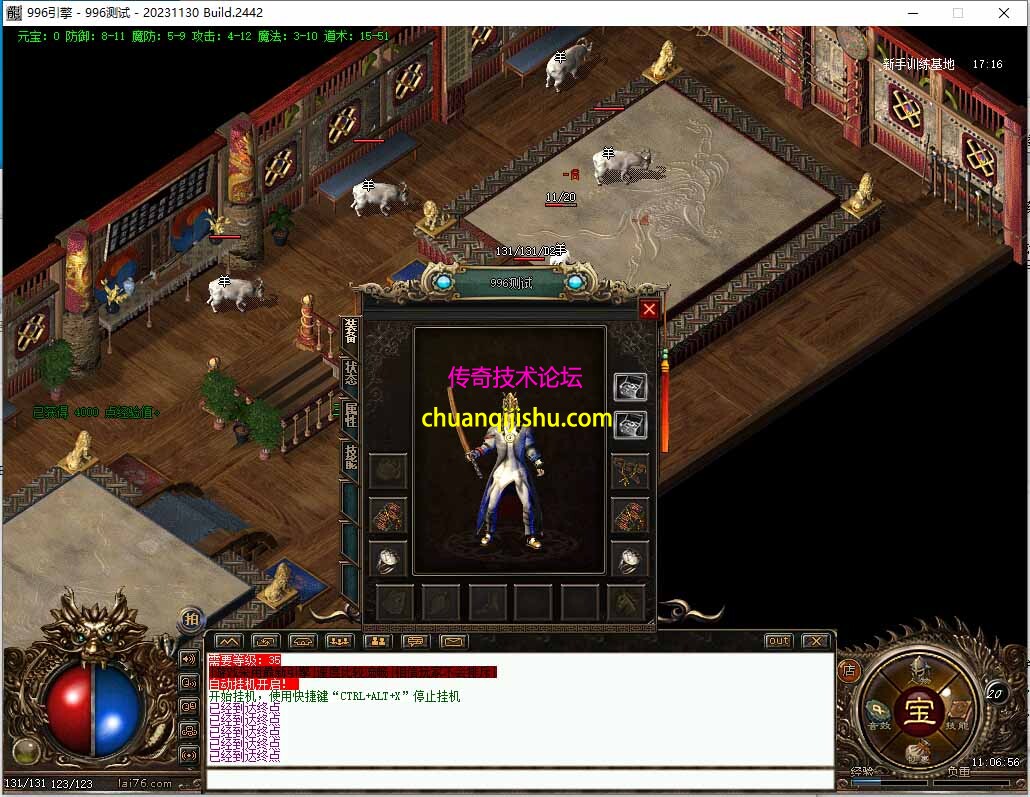Close the chat panel with the X button

(816, 641)
